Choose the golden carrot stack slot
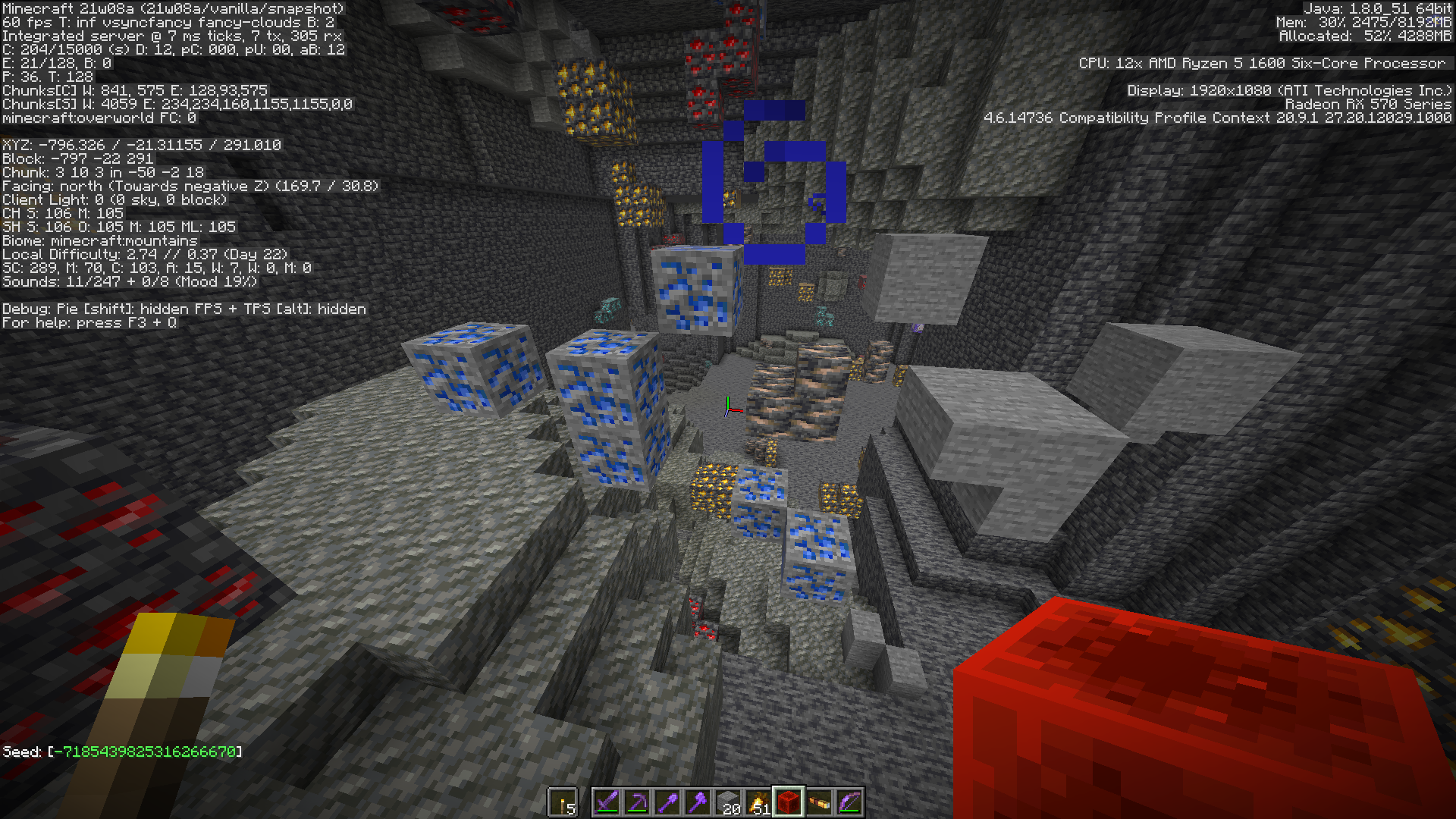The width and height of the screenshot is (1456, 819). [x=758, y=802]
